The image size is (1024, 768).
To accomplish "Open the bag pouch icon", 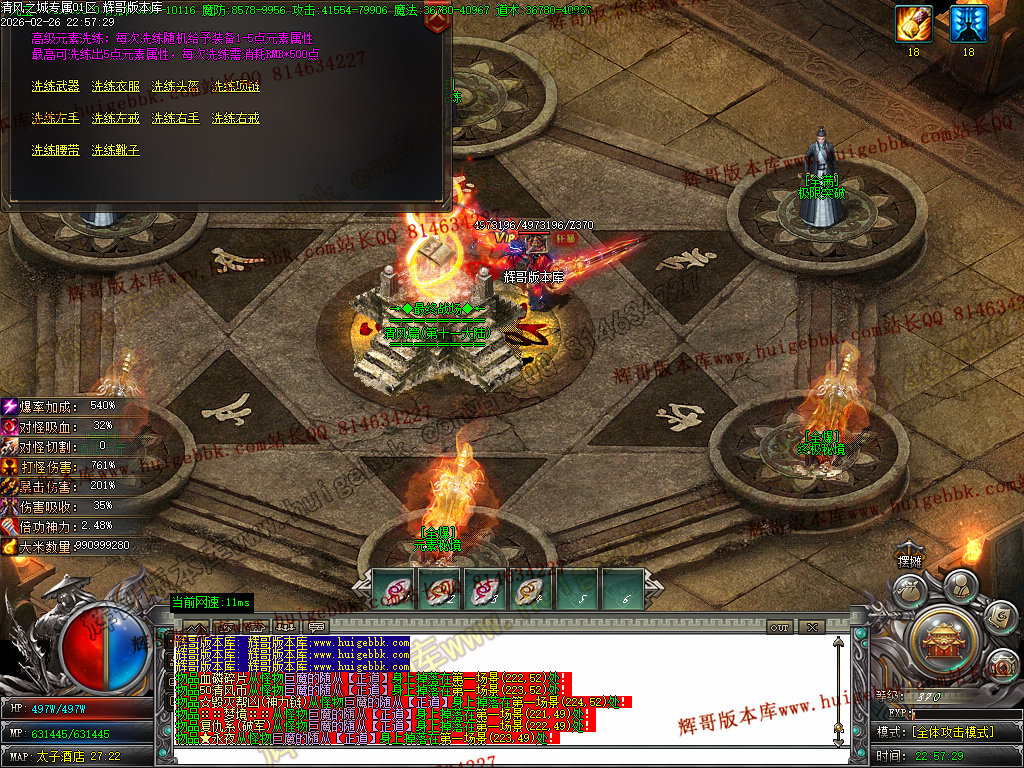I will click(908, 590).
